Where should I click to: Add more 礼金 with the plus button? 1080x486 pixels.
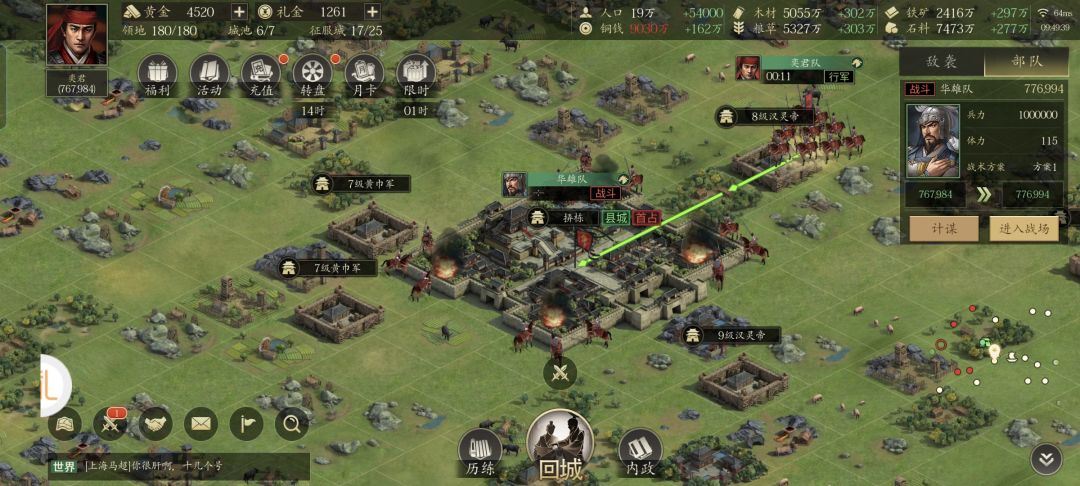pos(372,12)
